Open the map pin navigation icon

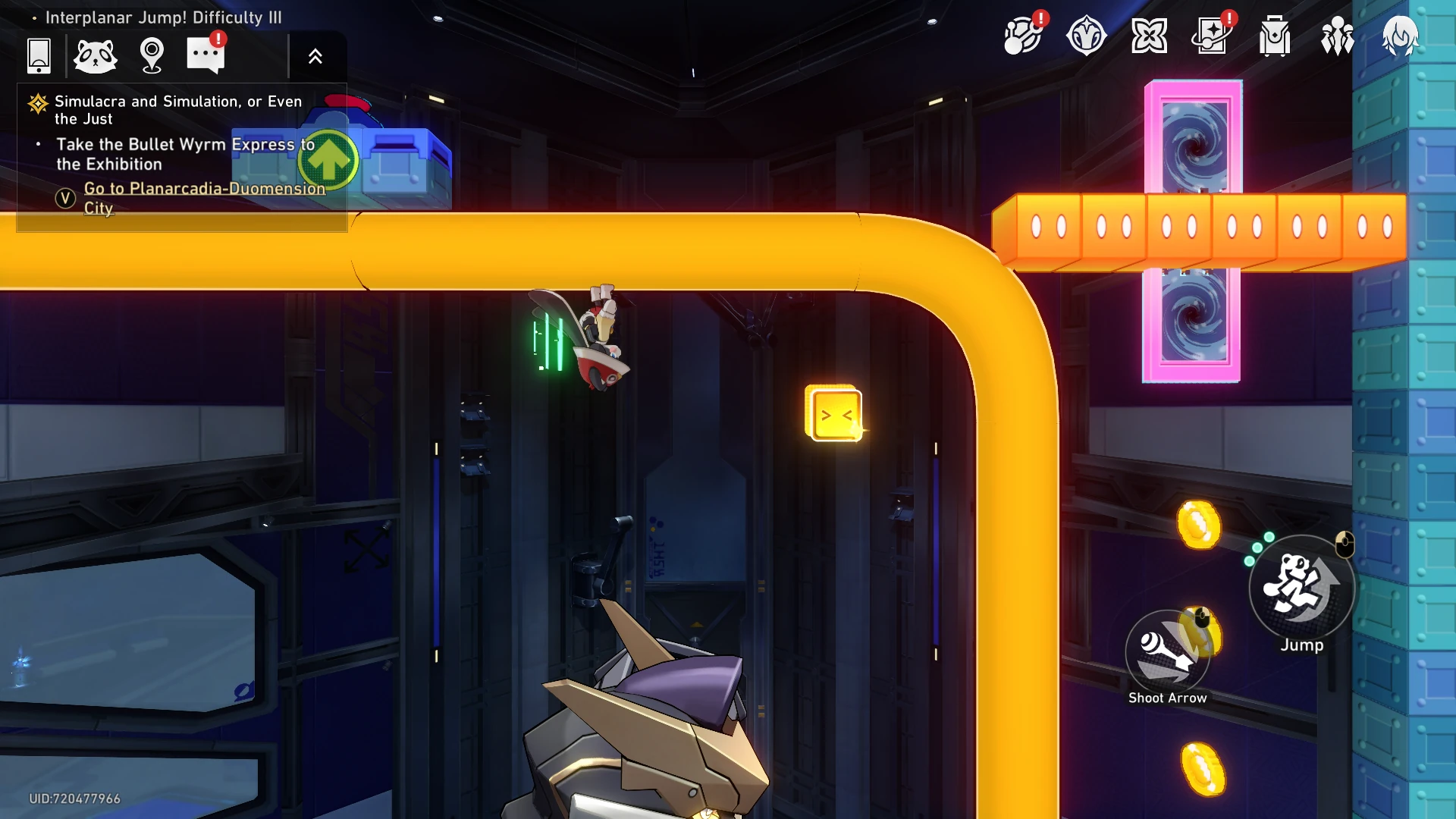[152, 55]
